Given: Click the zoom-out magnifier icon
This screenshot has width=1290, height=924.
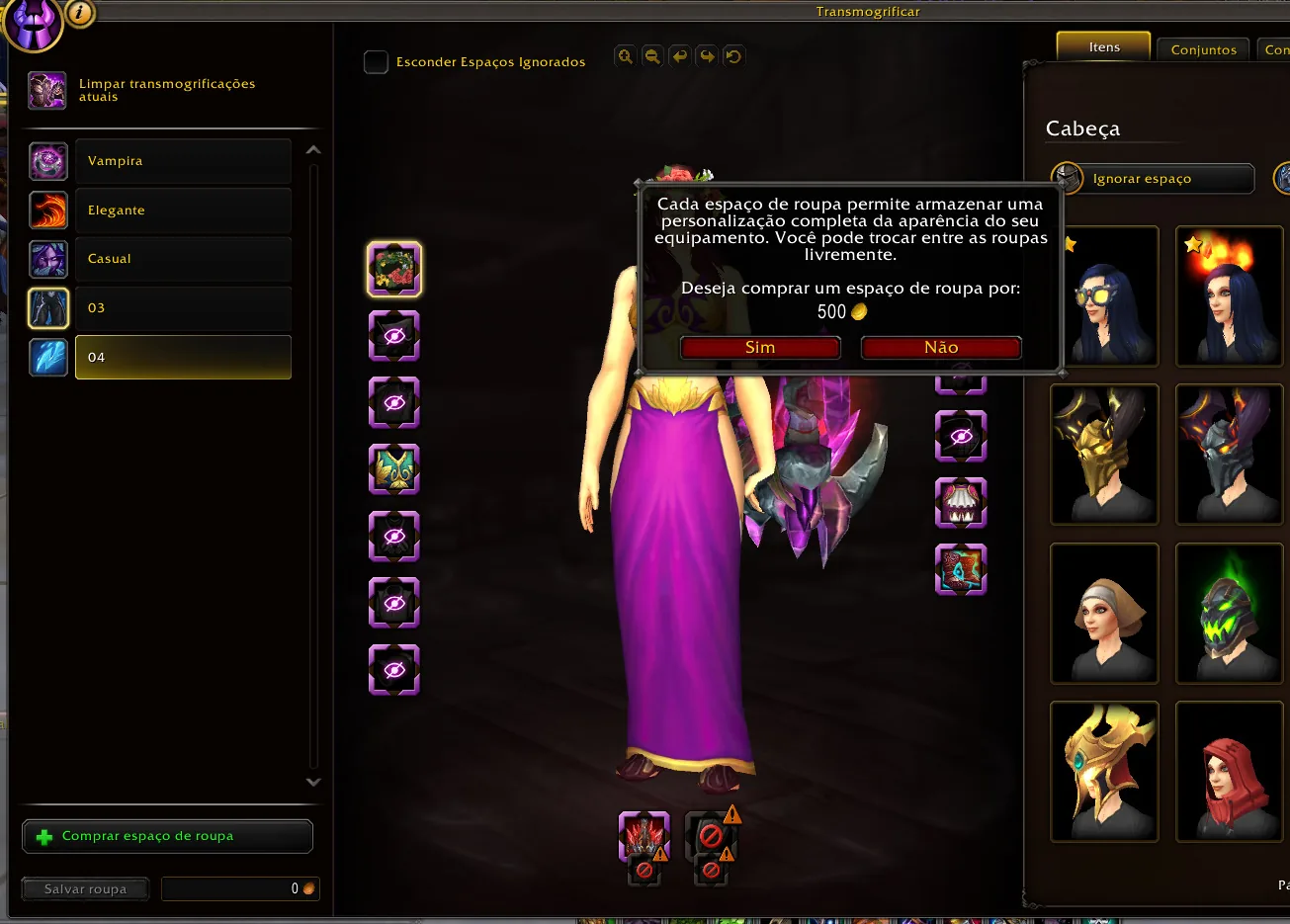Looking at the screenshot, I should coord(653,56).
